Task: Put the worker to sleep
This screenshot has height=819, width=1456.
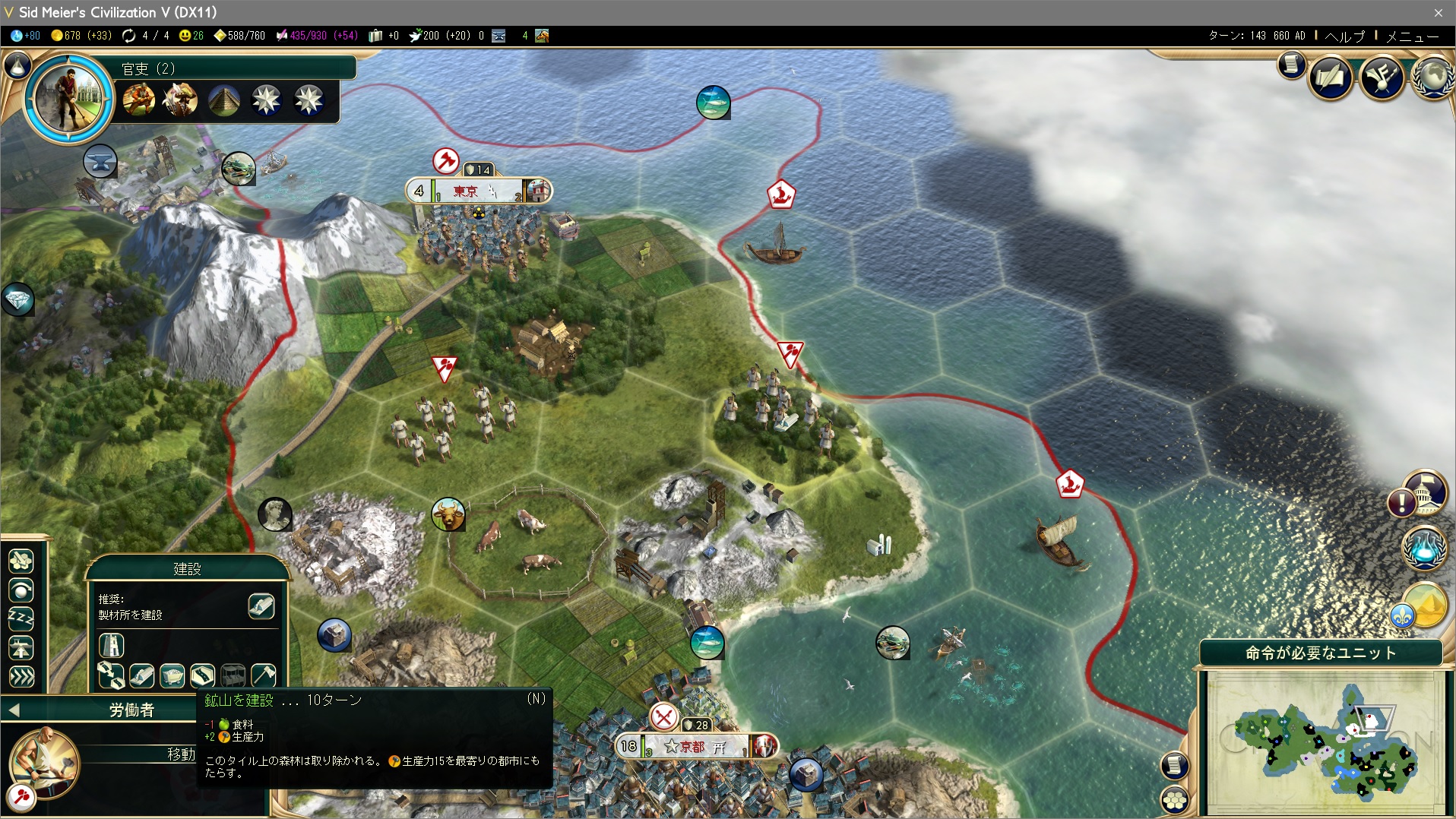Action: click(x=21, y=619)
